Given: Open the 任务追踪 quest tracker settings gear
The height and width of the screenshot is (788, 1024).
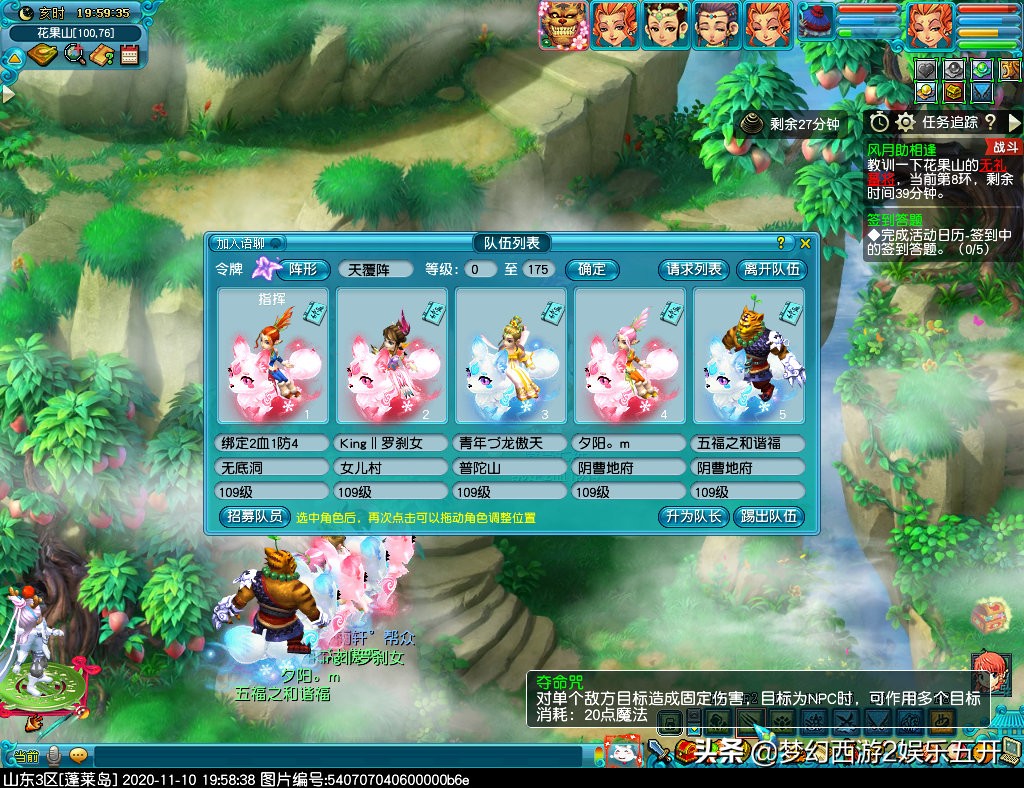Looking at the screenshot, I should (x=906, y=122).
